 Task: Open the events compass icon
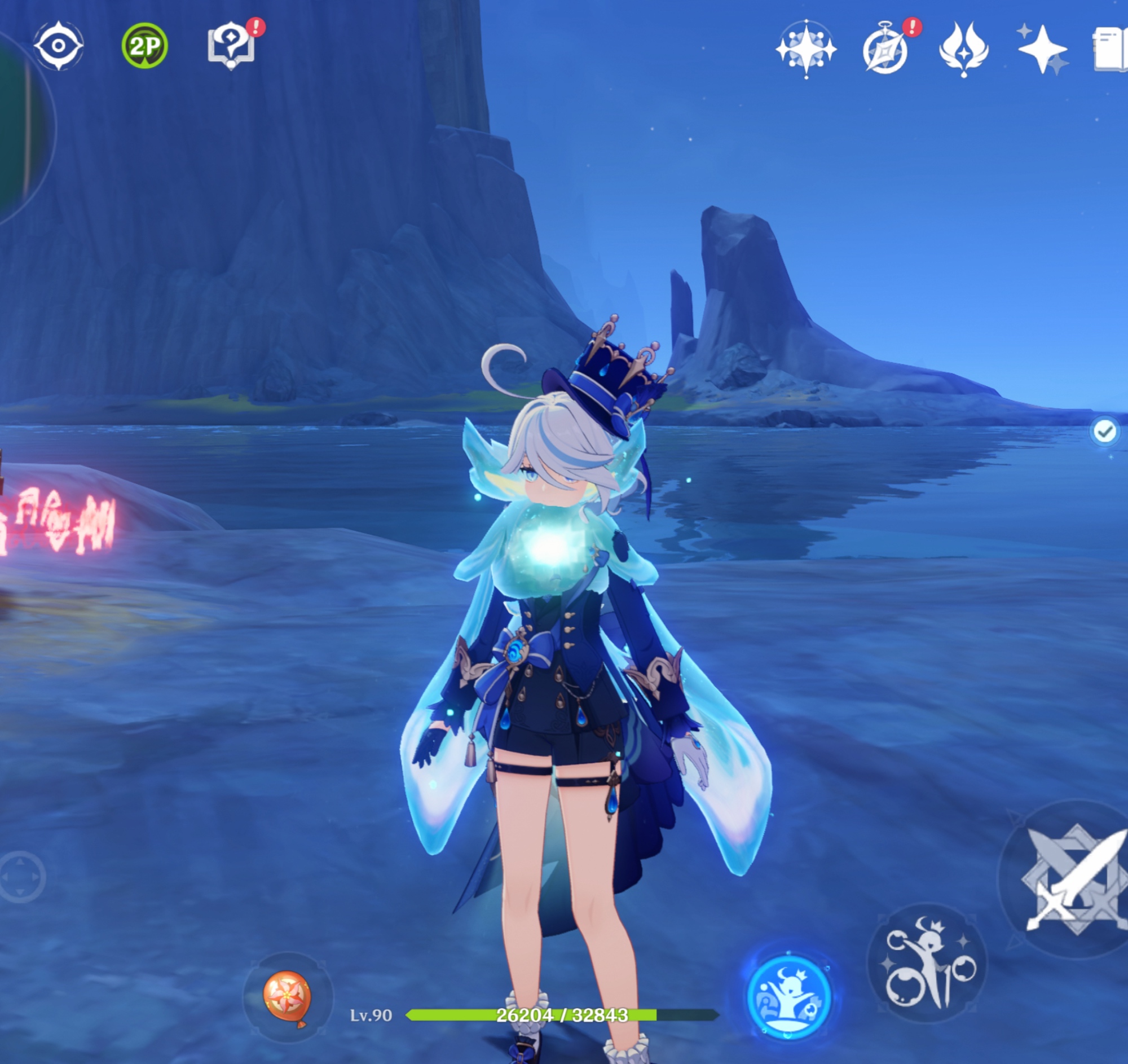click(885, 50)
